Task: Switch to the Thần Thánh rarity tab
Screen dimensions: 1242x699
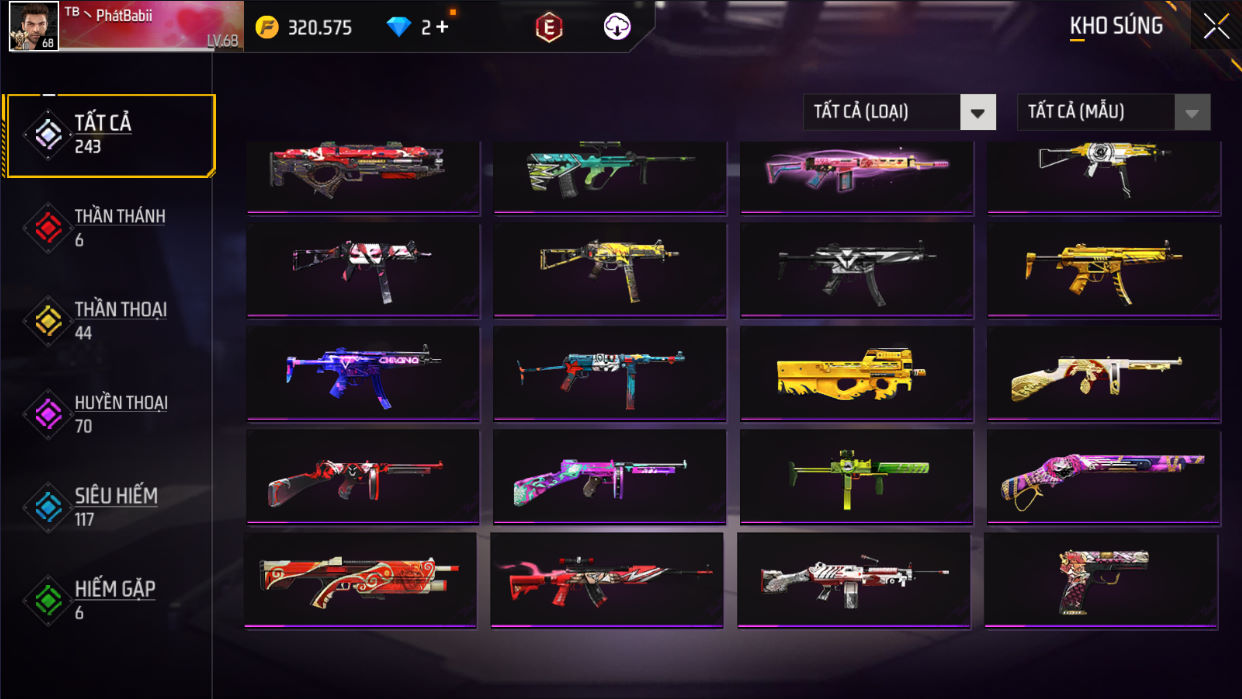Action: [x=110, y=227]
